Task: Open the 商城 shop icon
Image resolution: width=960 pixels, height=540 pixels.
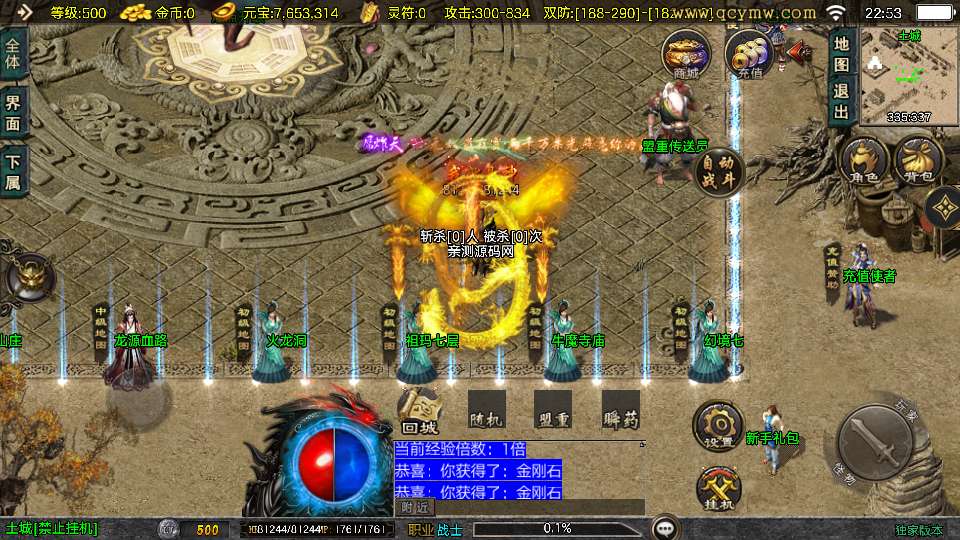Action: coord(687,53)
